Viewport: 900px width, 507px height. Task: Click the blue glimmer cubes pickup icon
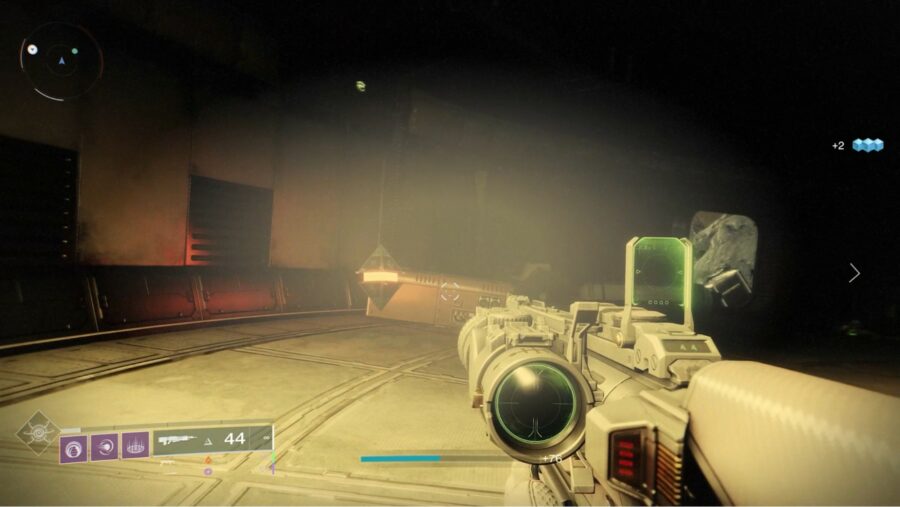point(868,145)
